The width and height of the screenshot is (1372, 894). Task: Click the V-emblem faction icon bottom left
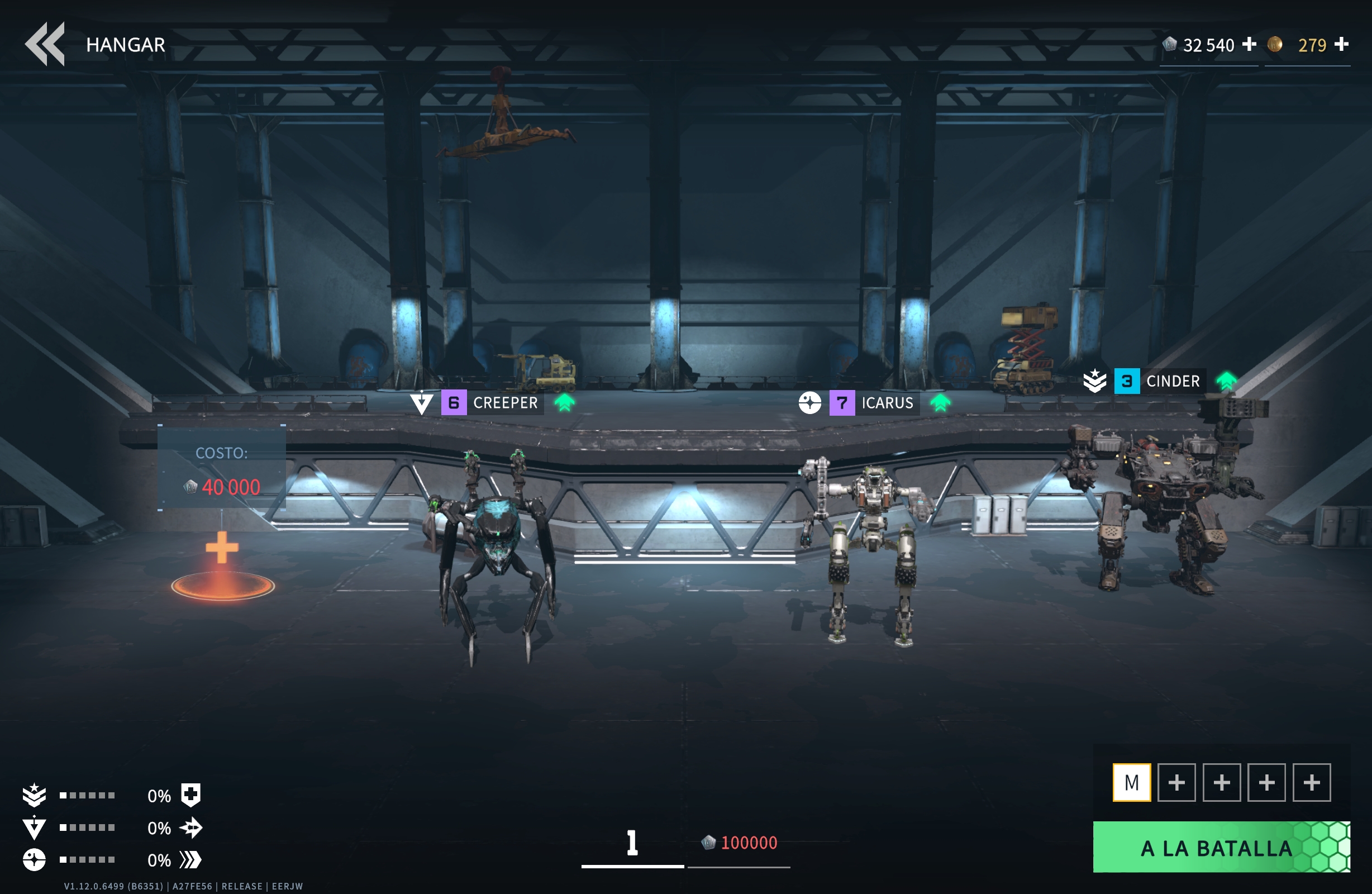pyautogui.click(x=35, y=828)
